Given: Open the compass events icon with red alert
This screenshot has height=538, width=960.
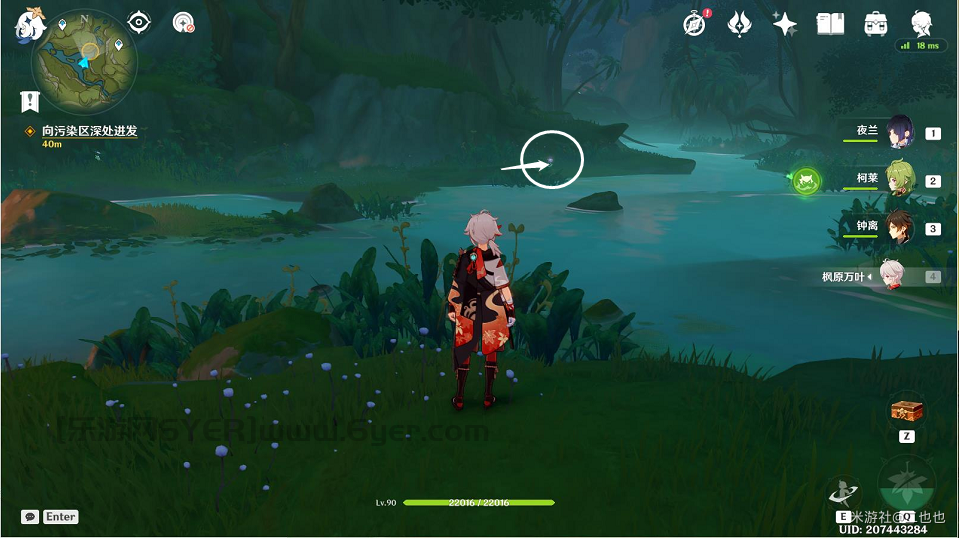Looking at the screenshot, I should click(x=695, y=23).
